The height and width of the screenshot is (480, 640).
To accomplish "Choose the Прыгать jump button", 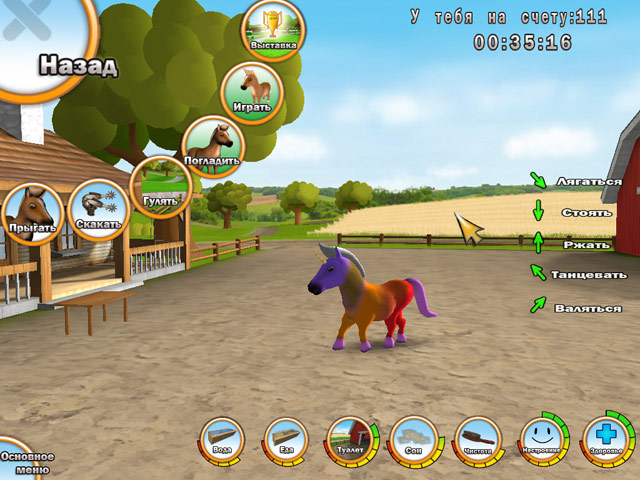I will point(32,214).
